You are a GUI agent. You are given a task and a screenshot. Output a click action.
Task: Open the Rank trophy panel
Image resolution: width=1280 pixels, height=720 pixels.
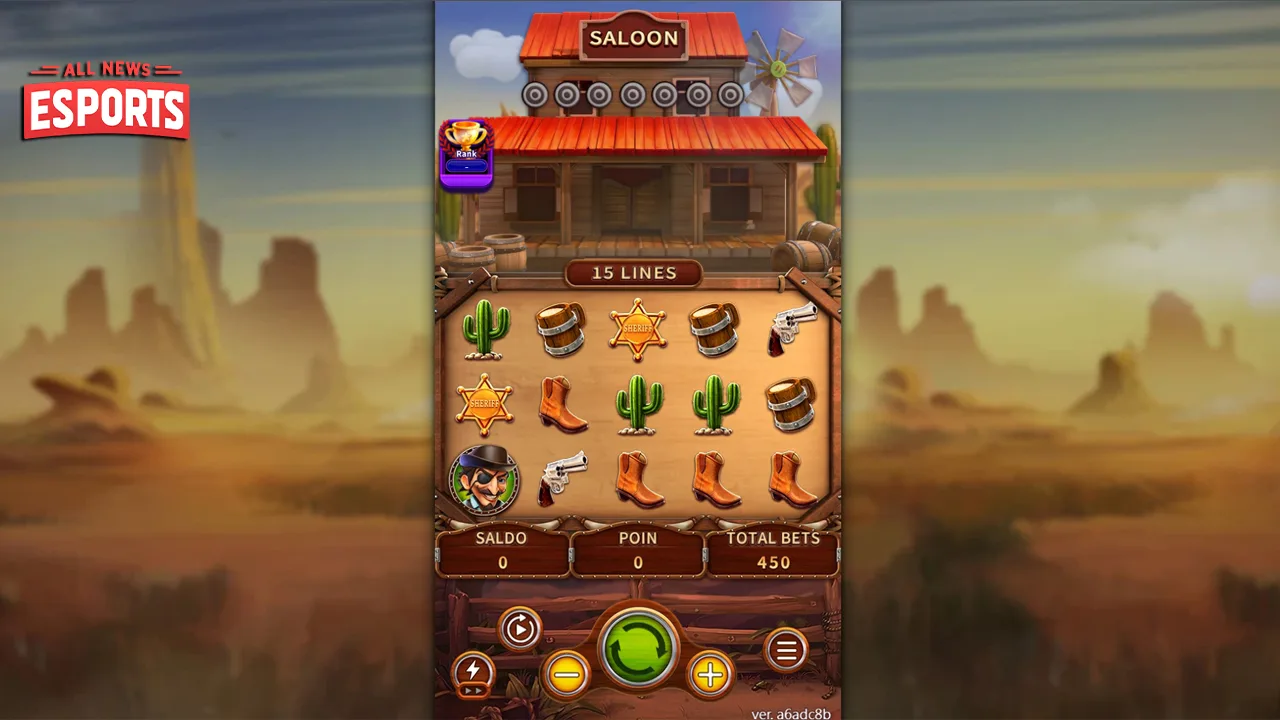click(466, 153)
